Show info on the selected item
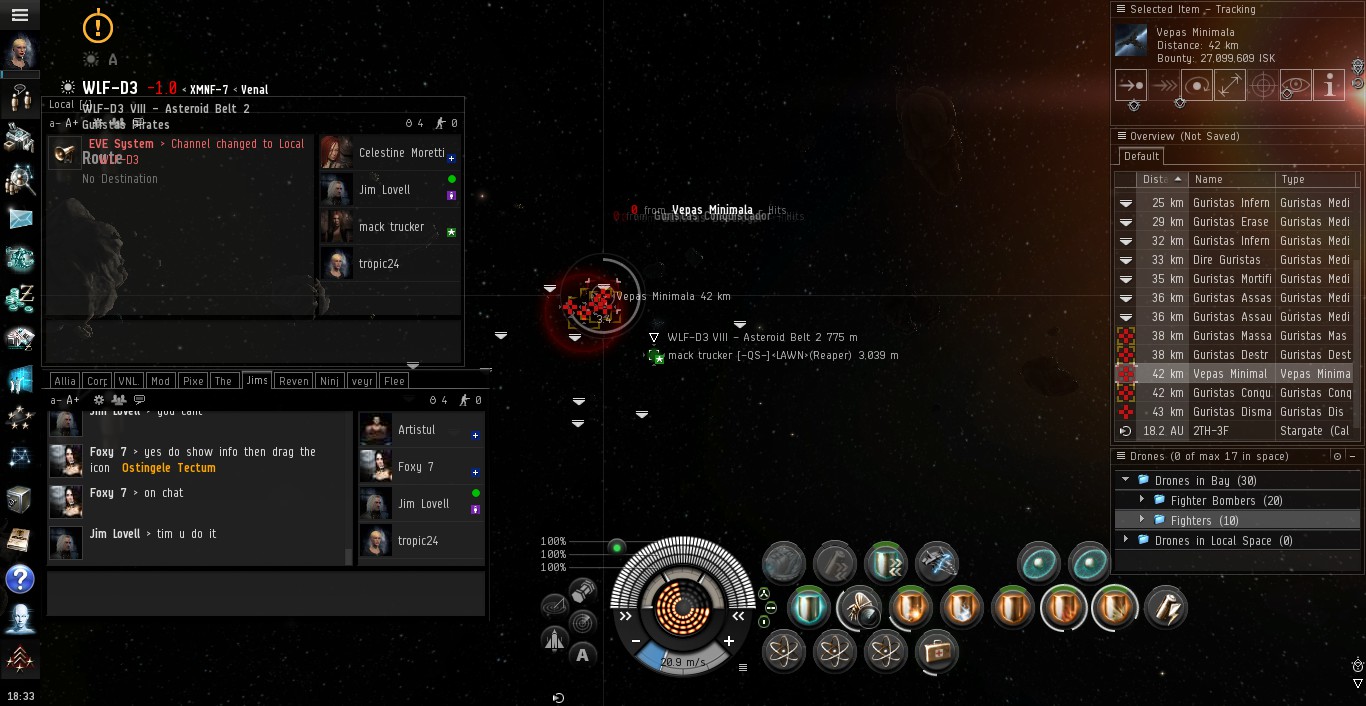Screen dimensions: 1366x706 click(x=1328, y=86)
